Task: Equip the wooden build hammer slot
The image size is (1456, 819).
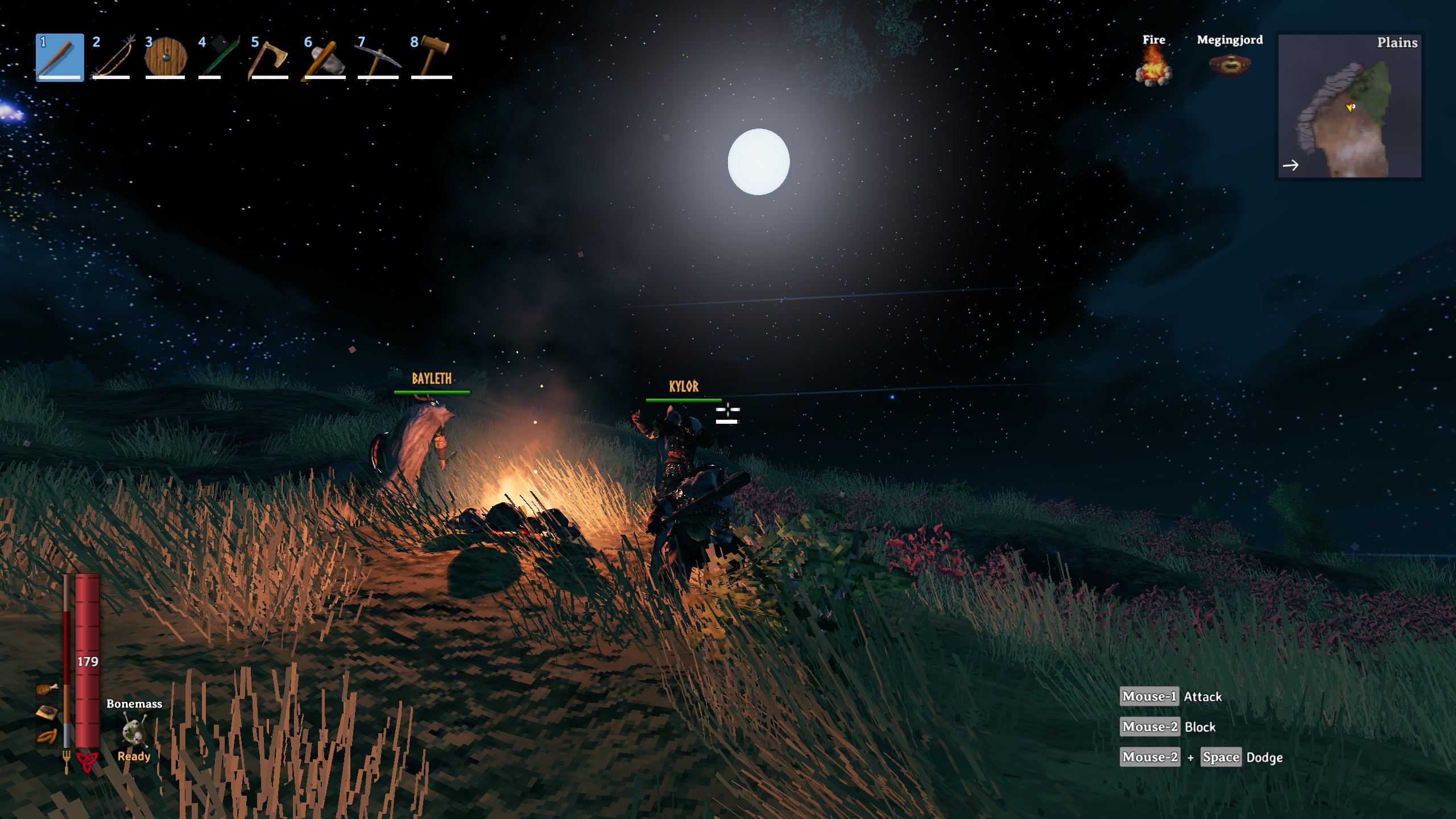Action: coord(431,57)
